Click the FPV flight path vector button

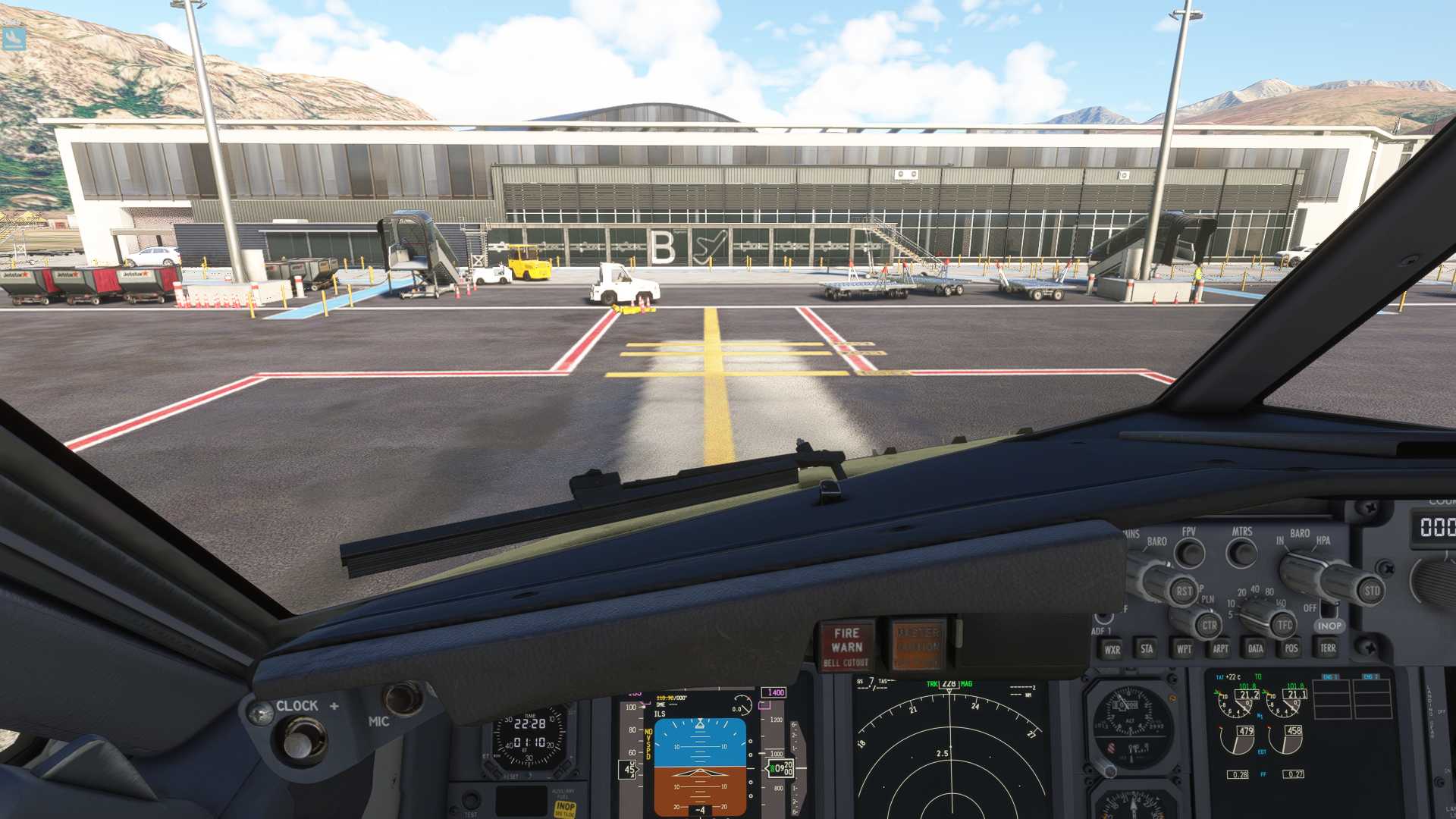(1190, 553)
